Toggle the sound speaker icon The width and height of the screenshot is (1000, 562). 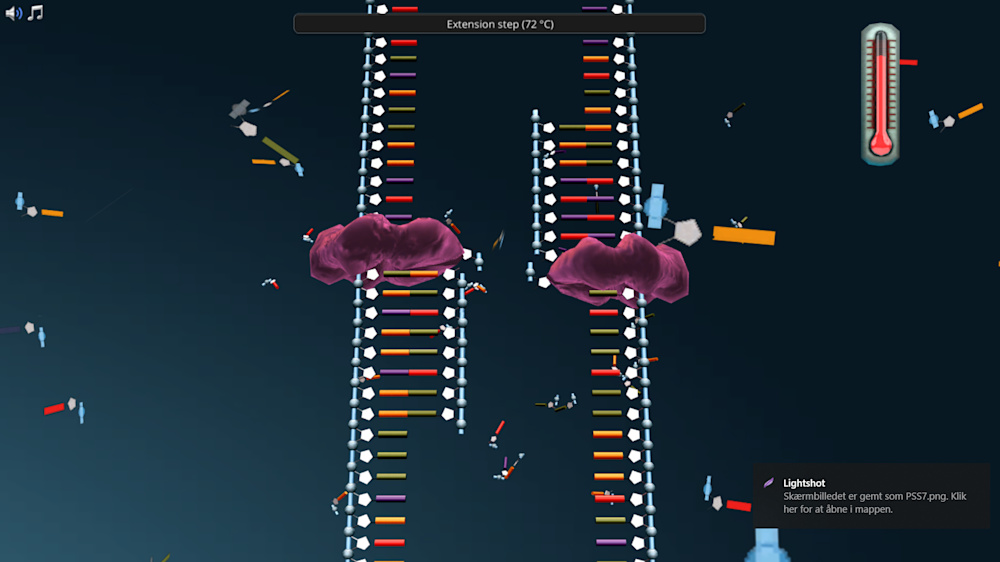[13, 13]
